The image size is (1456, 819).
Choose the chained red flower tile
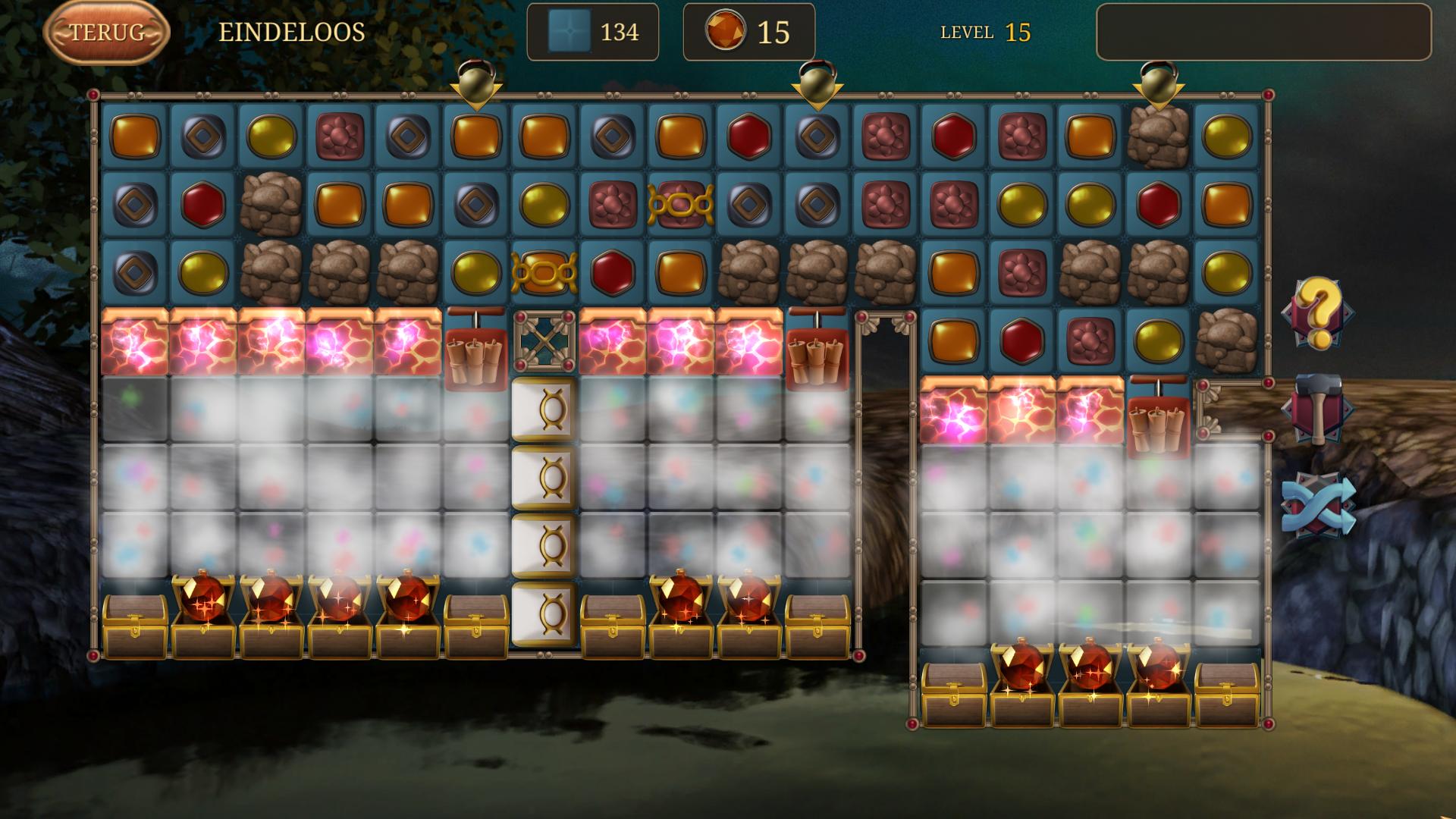(680, 204)
